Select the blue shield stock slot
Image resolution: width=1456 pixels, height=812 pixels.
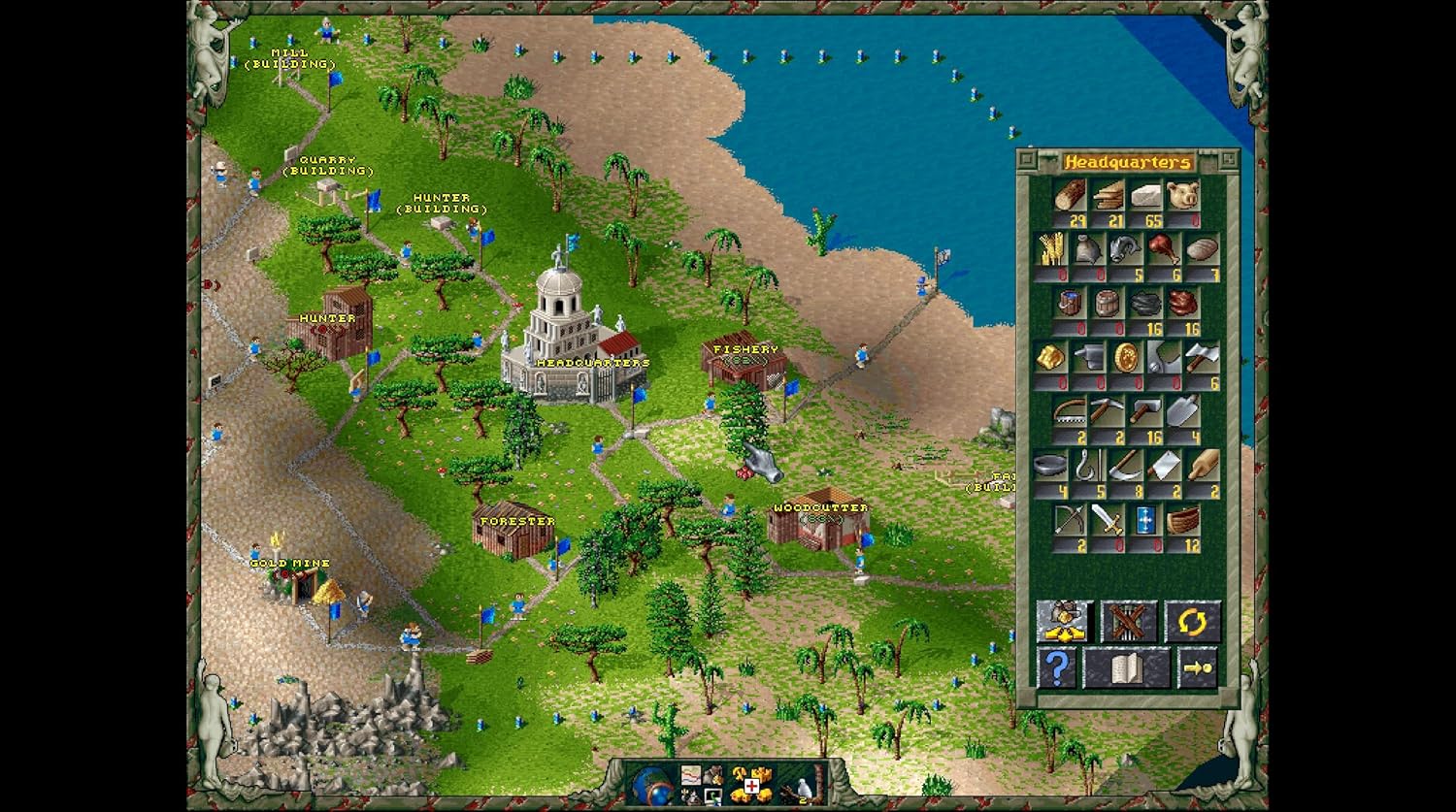(x=1145, y=520)
